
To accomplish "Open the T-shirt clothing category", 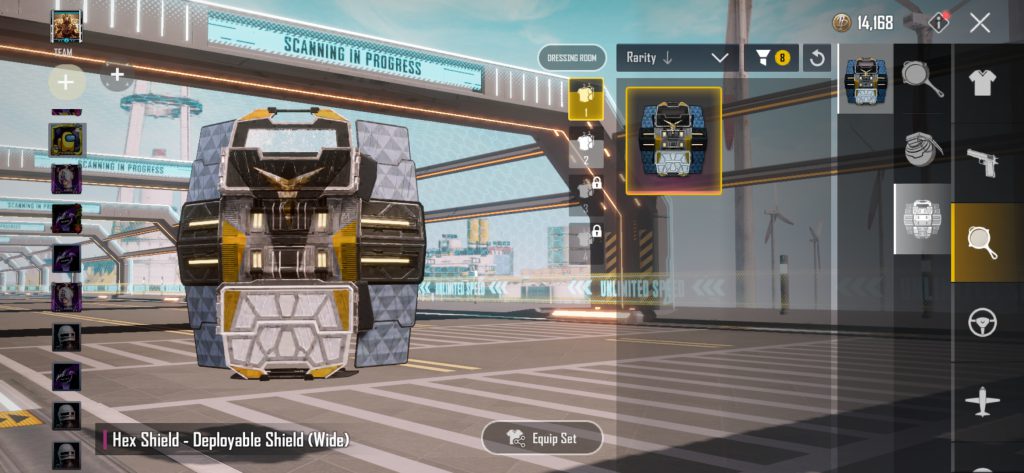I will (982, 83).
